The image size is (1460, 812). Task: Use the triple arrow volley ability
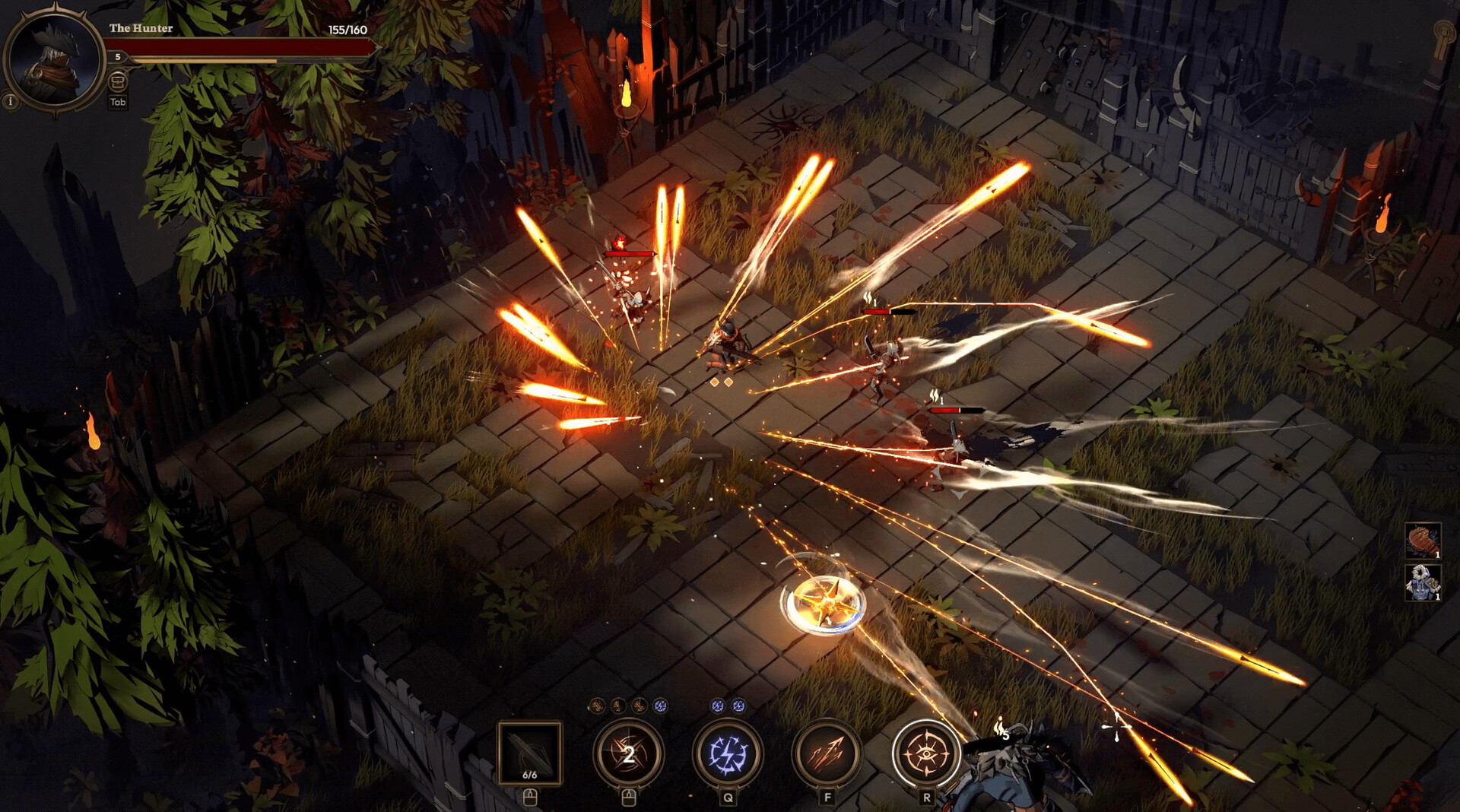tap(827, 753)
